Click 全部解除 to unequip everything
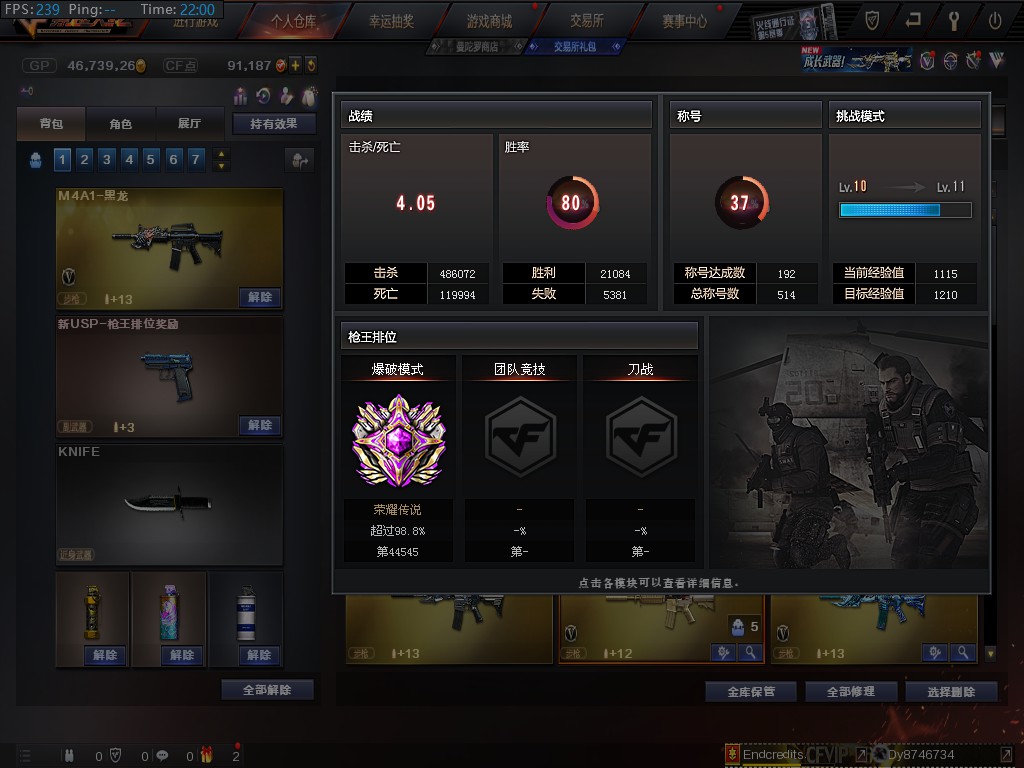Viewport: 1024px width, 768px height. click(x=267, y=690)
